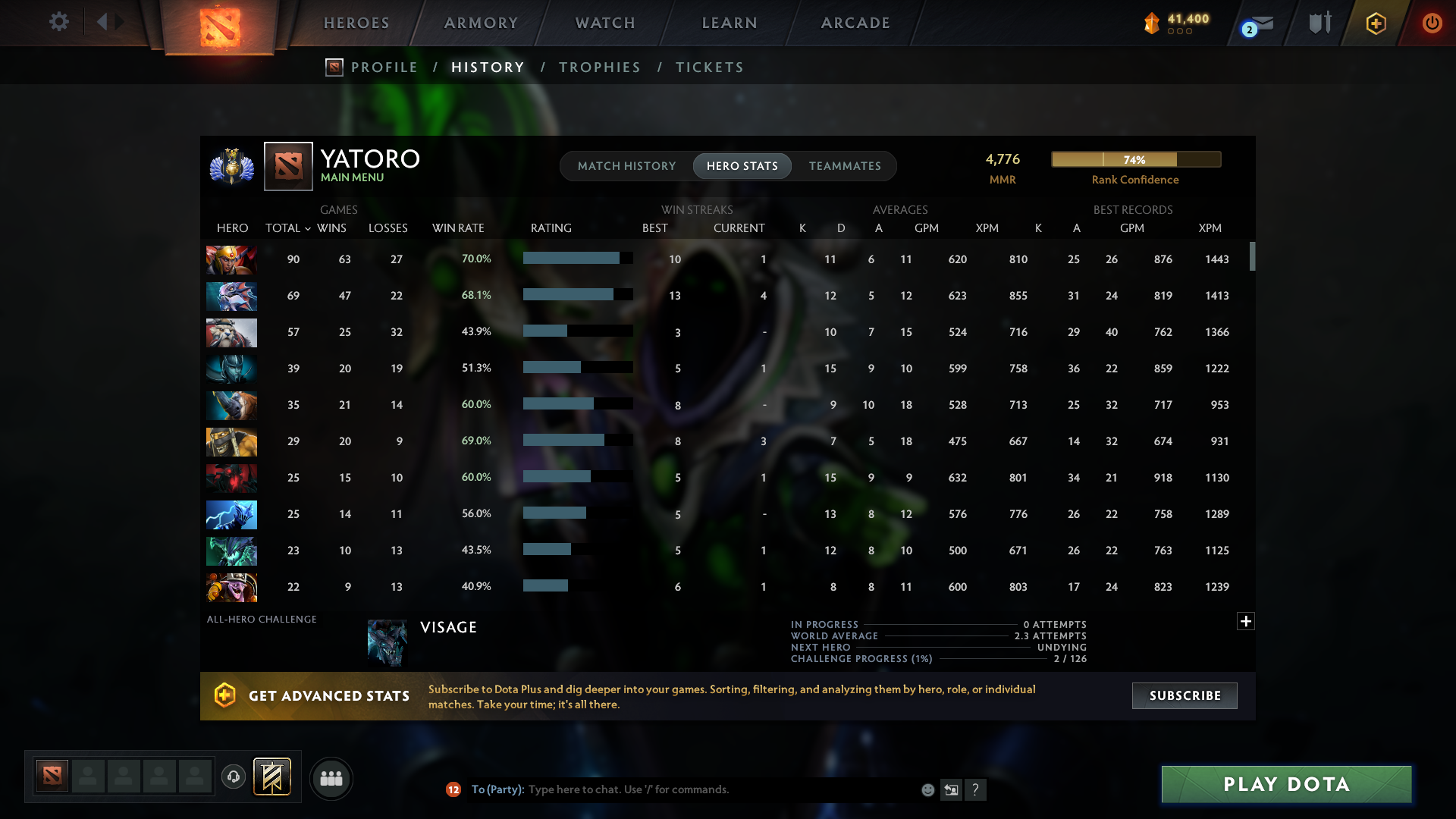Screen dimensions: 1456x819
Task: Switch to the TEAMMATES tab
Action: click(845, 166)
